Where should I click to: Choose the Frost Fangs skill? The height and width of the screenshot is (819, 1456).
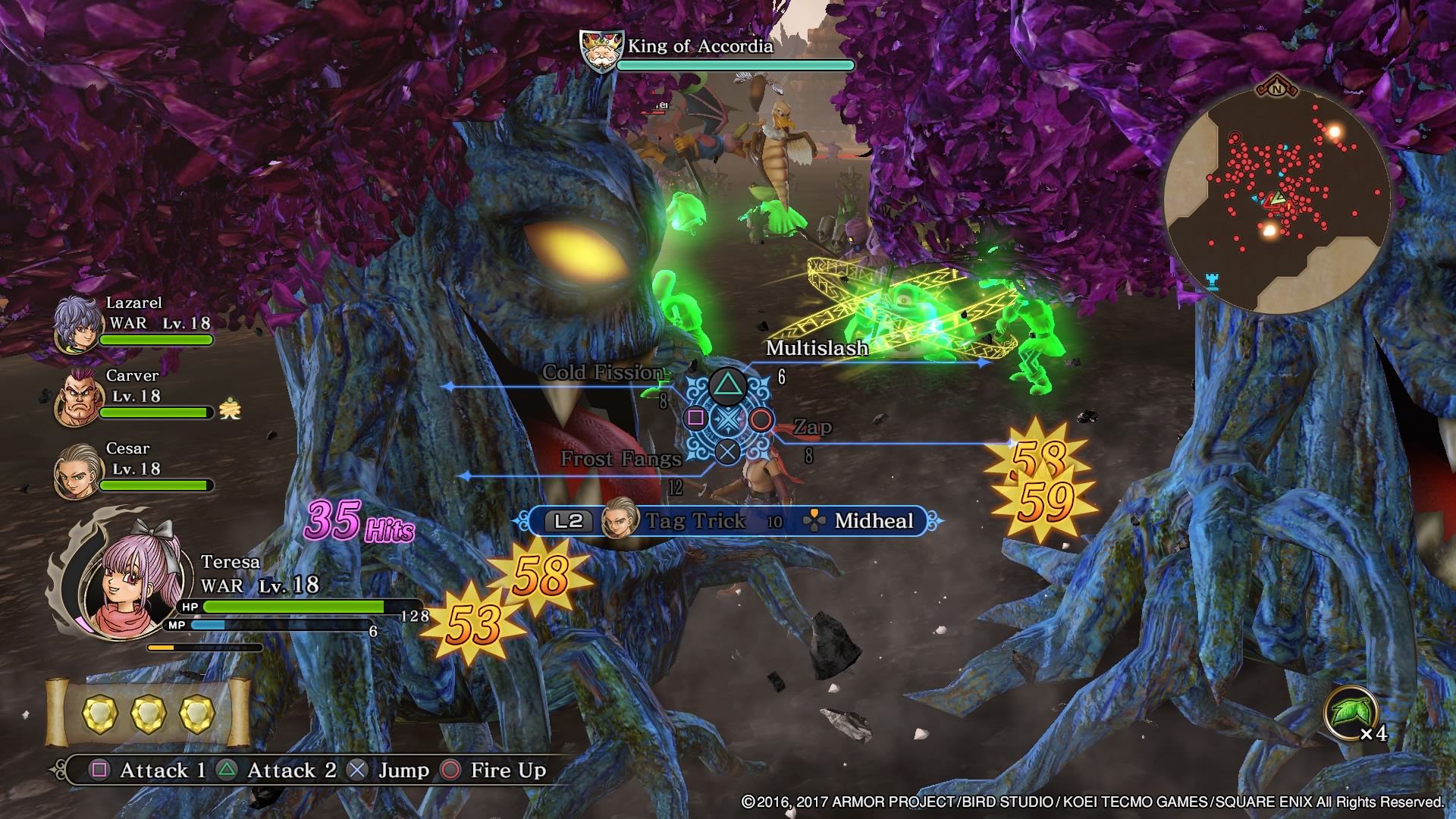coord(620,459)
